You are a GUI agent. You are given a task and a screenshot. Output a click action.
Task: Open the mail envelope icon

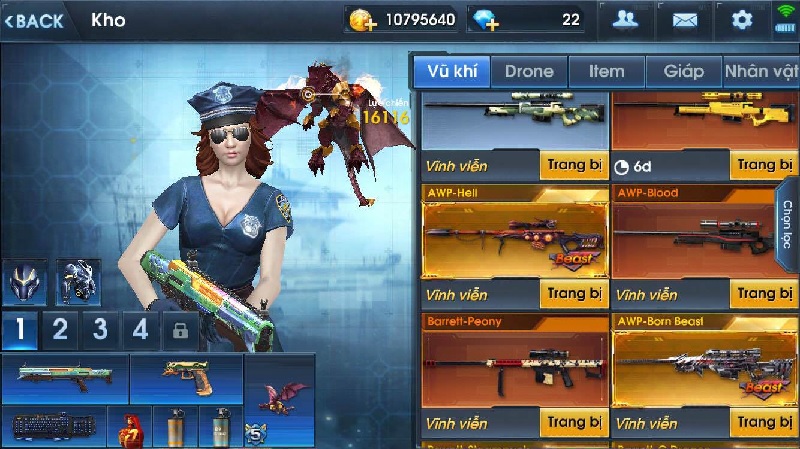684,20
